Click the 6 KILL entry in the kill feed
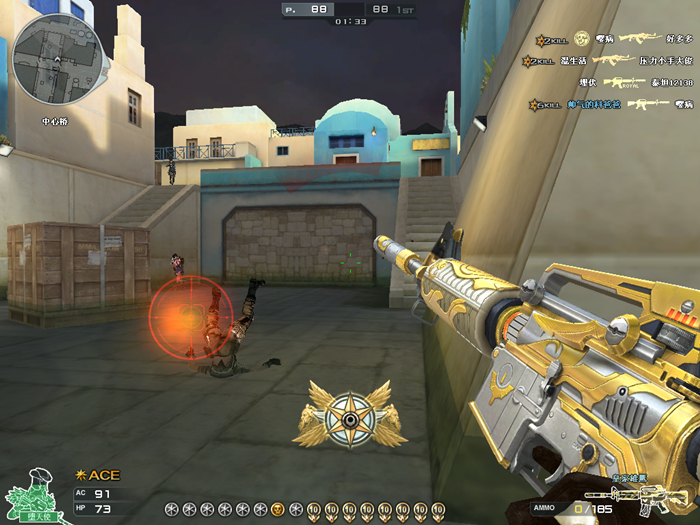Viewport: 700px width, 525px height. tap(545, 103)
